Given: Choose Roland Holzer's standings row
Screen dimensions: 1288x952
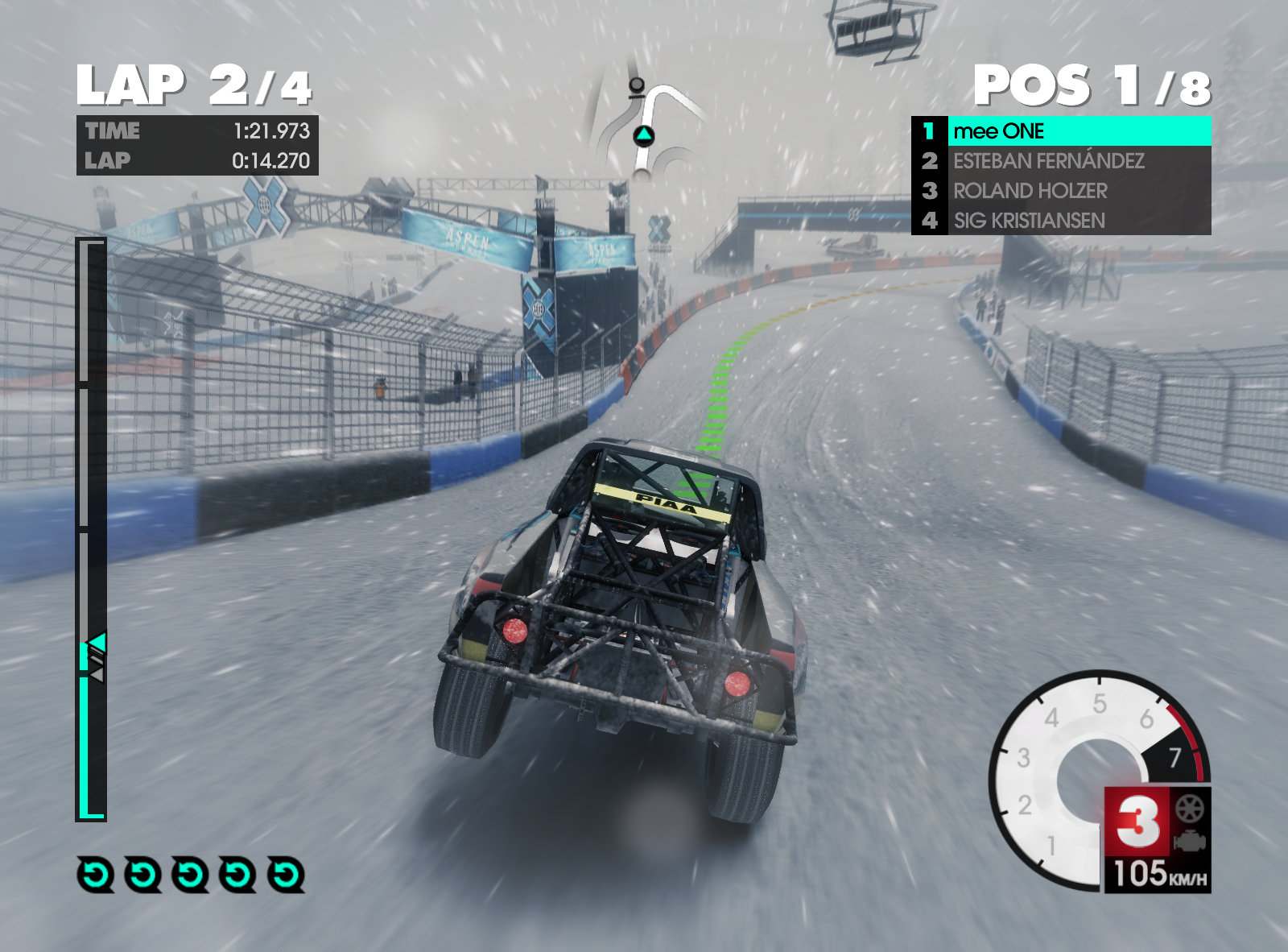Looking at the screenshot, I should (1061, 191).
